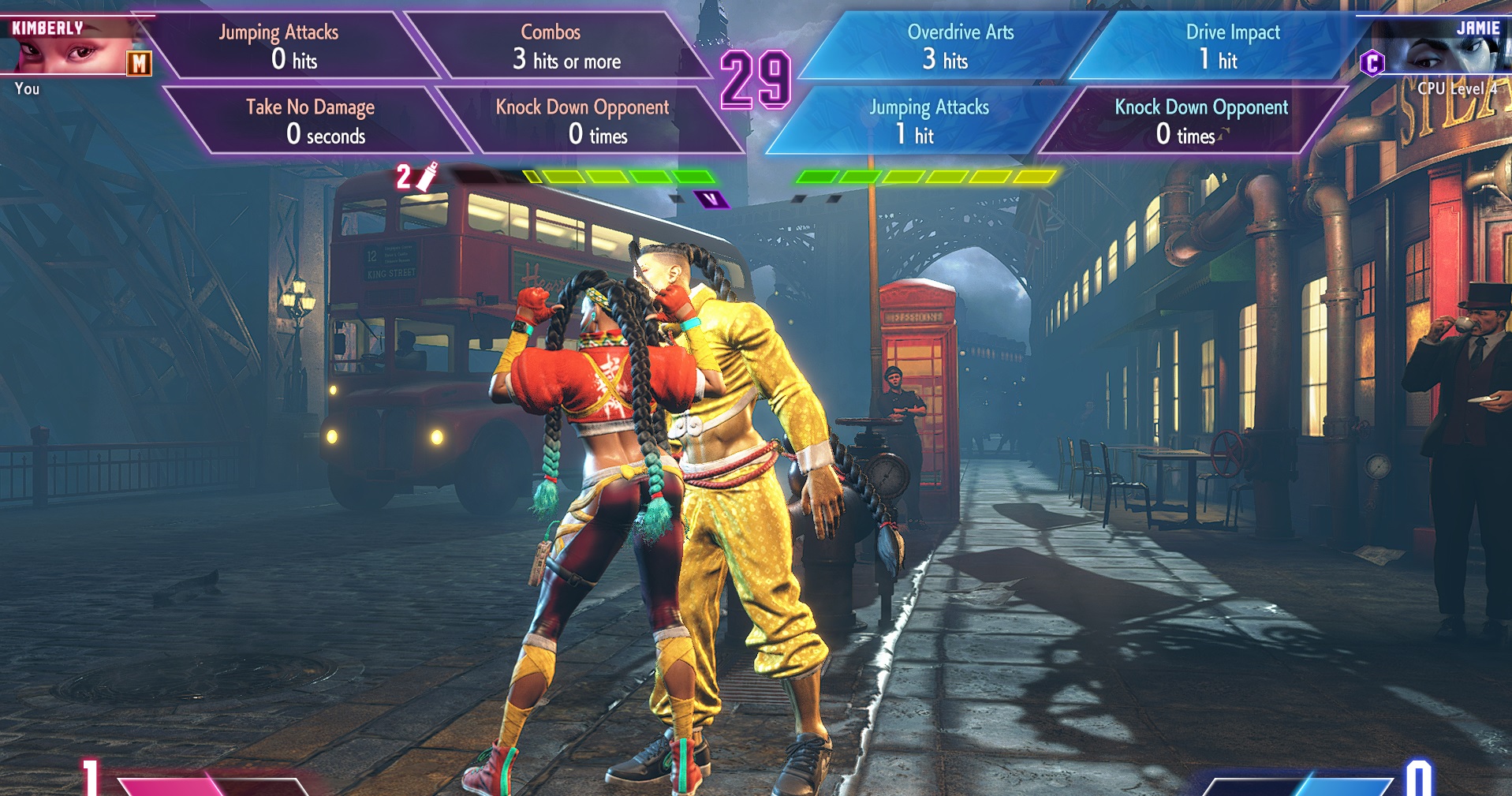Click the orange M control-type badge
The height and width of the screenshot is (796, 1512).
(x=140, y=64)
